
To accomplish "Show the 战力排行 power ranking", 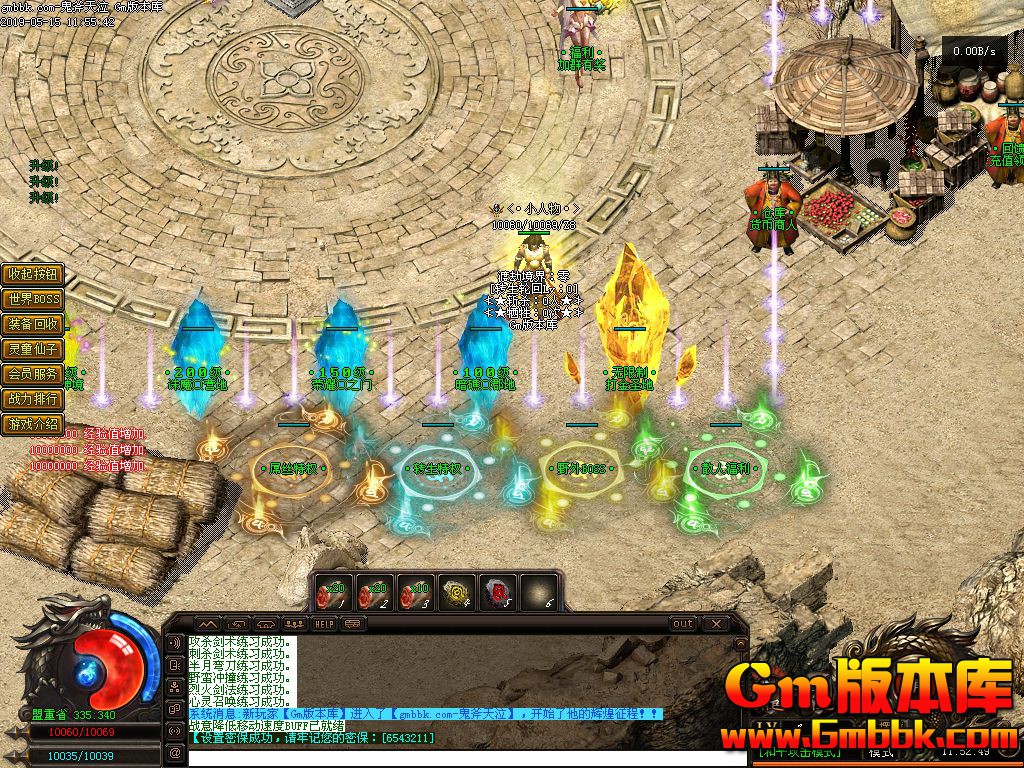I will tap(33, 399).
